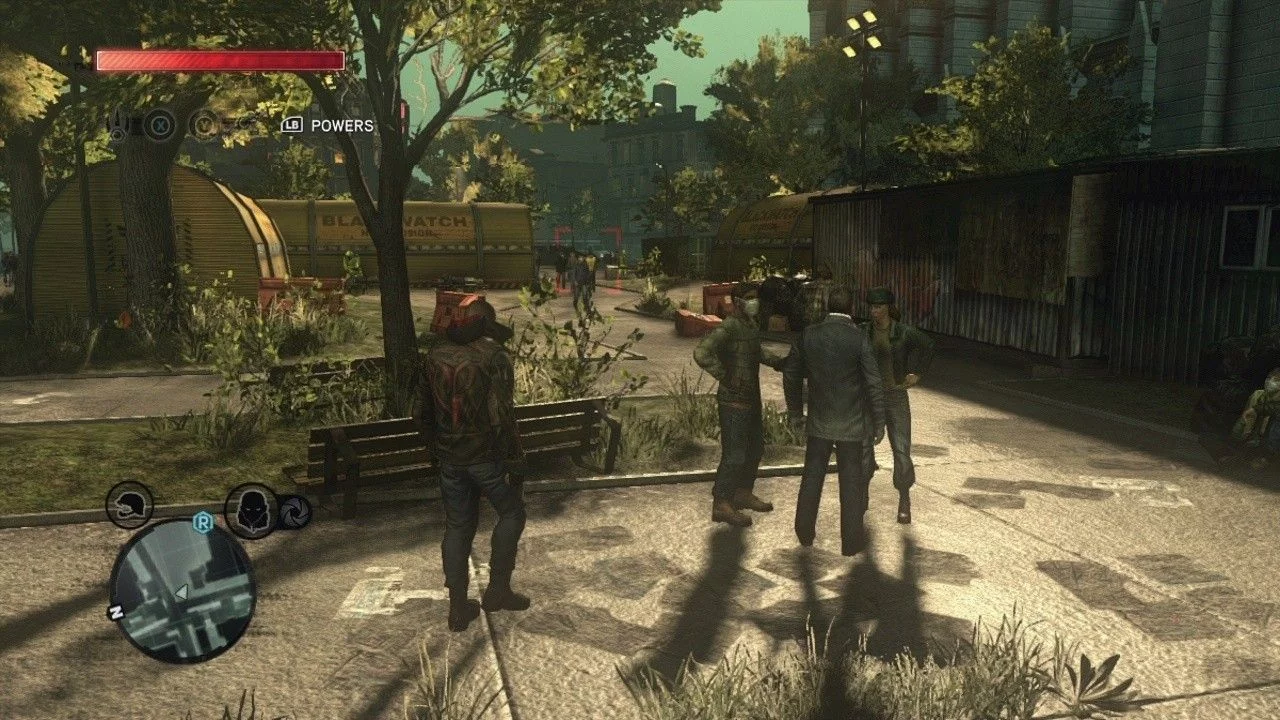Click the hooded figure disguise icon
Viewport: 1280px width, 720px height.
[x=250, y=511]
